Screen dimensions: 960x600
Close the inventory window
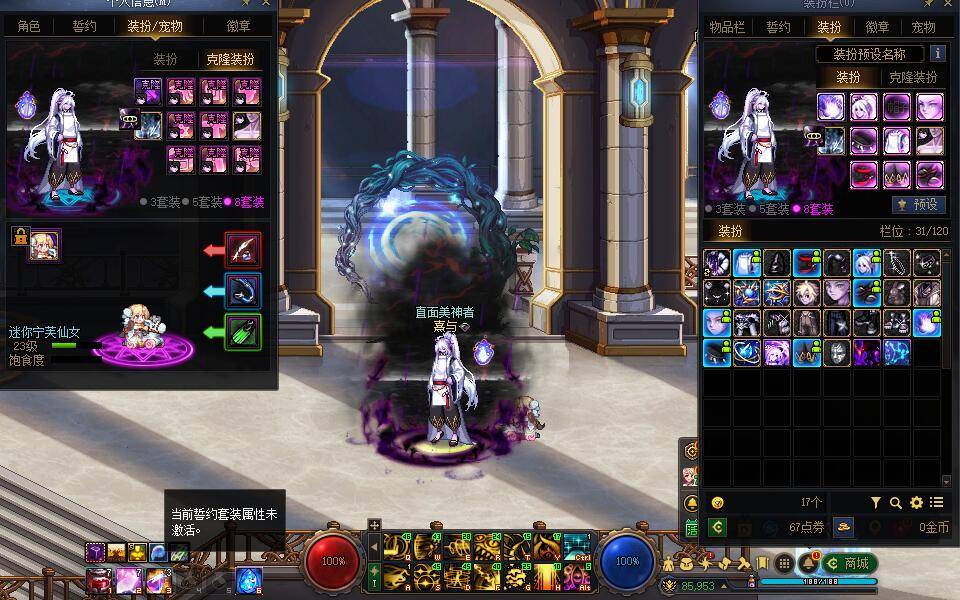(x=950, y=4)
